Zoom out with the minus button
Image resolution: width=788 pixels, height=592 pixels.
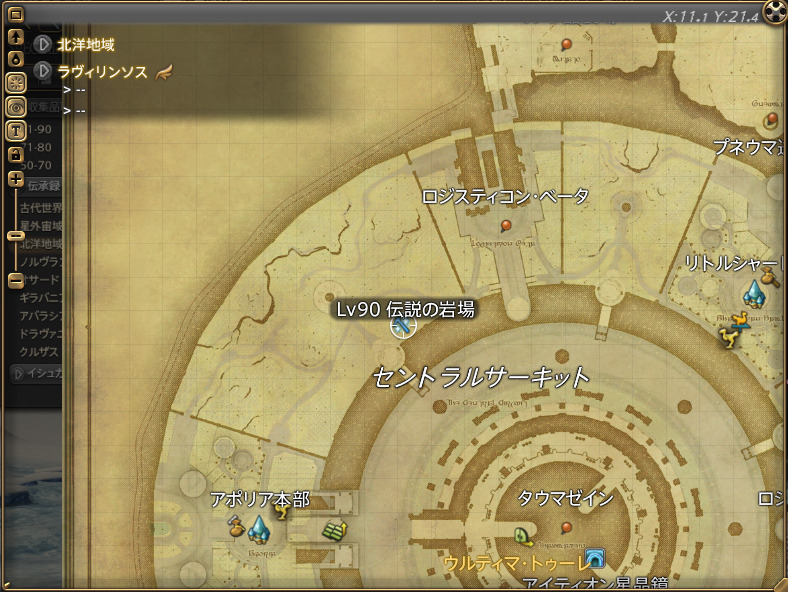(16, 281)
